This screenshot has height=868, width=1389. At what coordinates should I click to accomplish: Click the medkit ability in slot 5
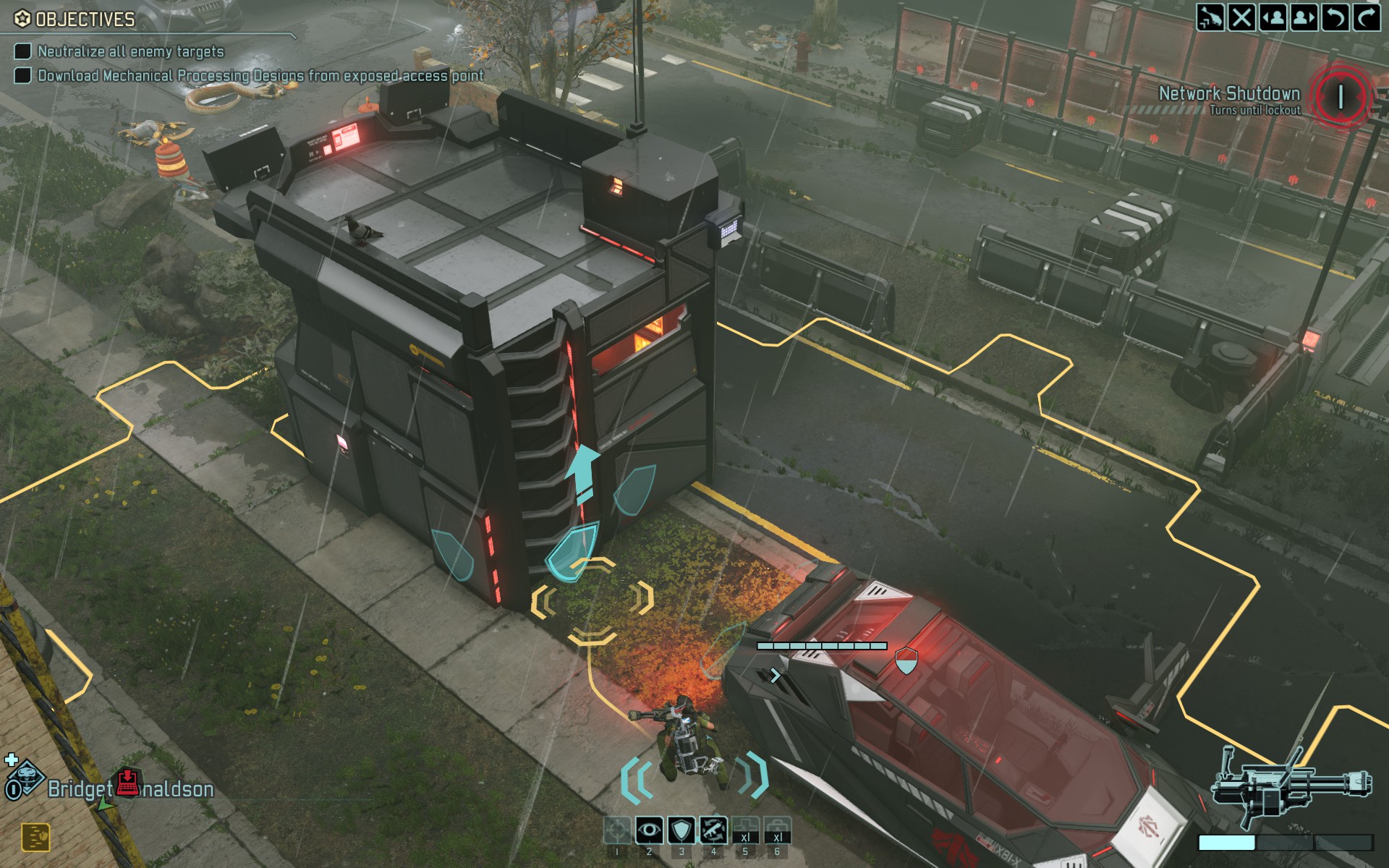[744, 830]
